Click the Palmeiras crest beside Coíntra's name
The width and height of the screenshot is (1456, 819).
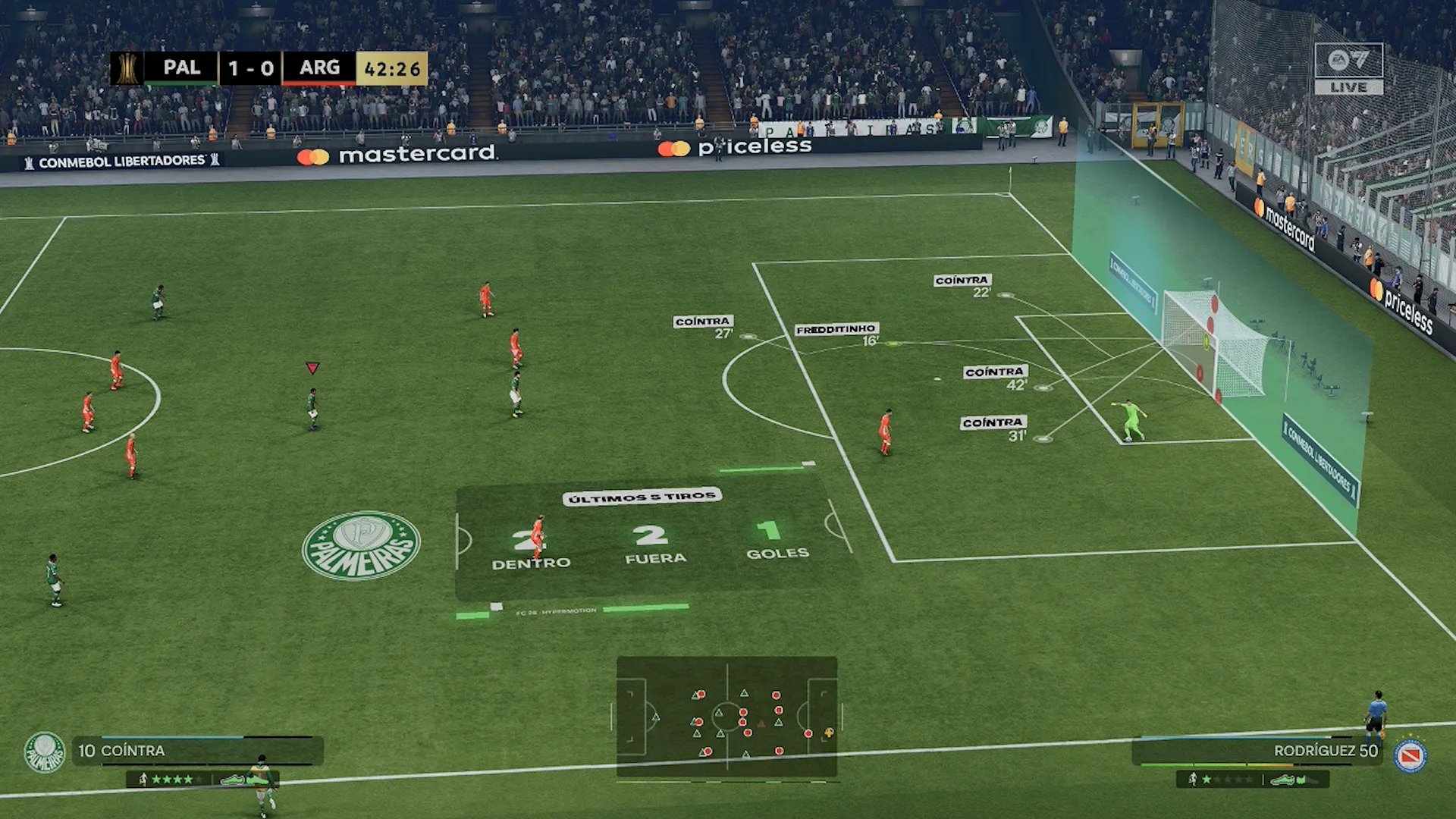click(45, 752)
